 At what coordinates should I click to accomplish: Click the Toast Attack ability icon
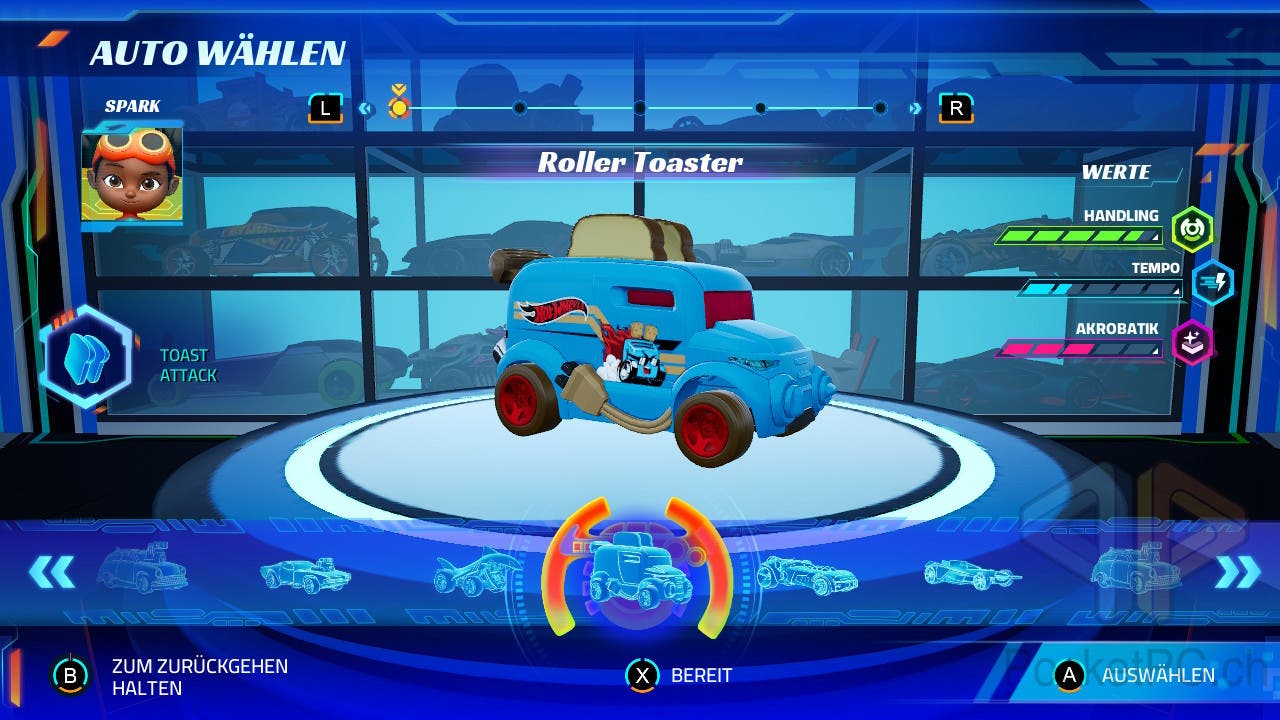(86, 357)
